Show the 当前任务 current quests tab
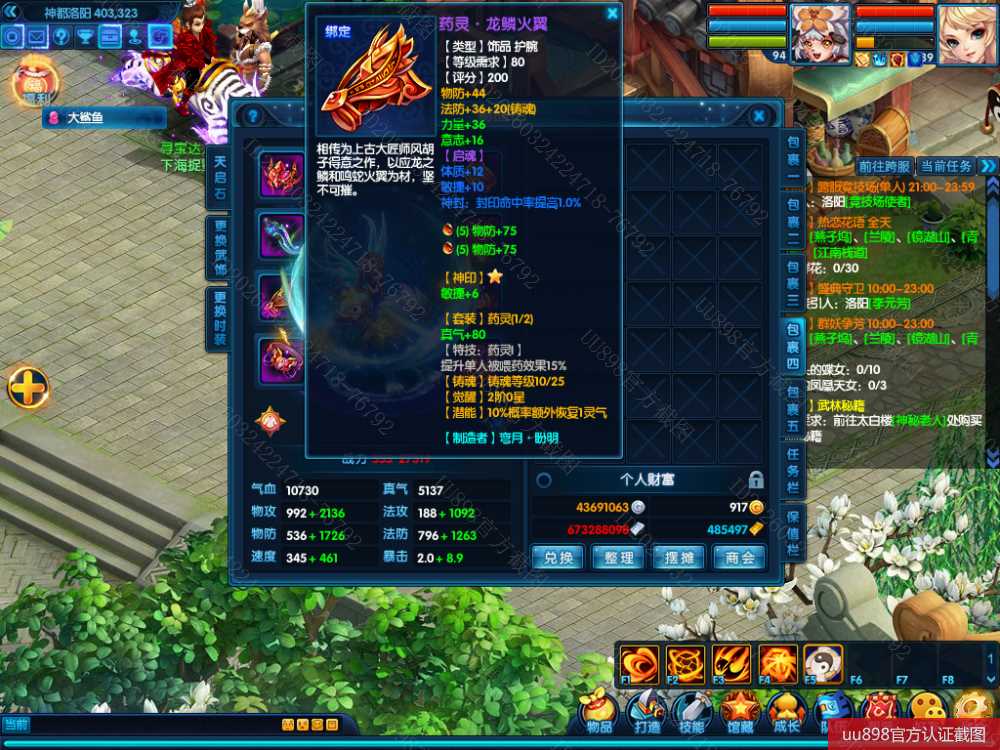Image resolution: width=1000 pixels, height=750 pixels. (x=946, y=166)
